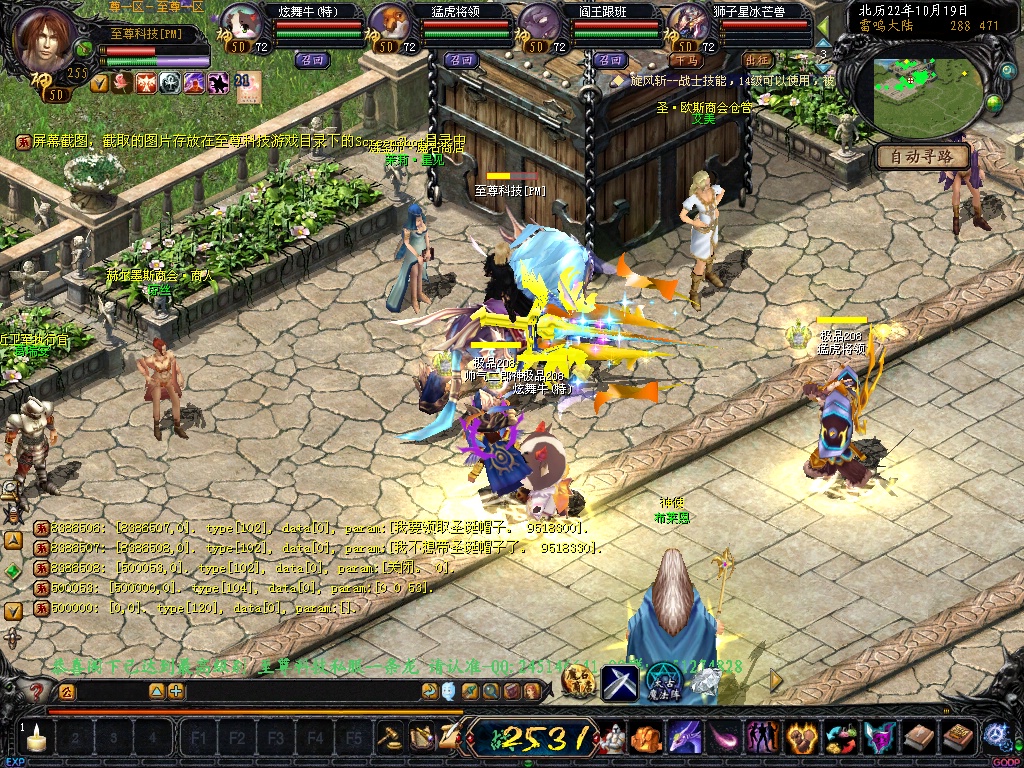Select the 狮子星冰芒兽 pet portrait
This screenshot has height=768, width=1024.
click(x=688, y=23)
